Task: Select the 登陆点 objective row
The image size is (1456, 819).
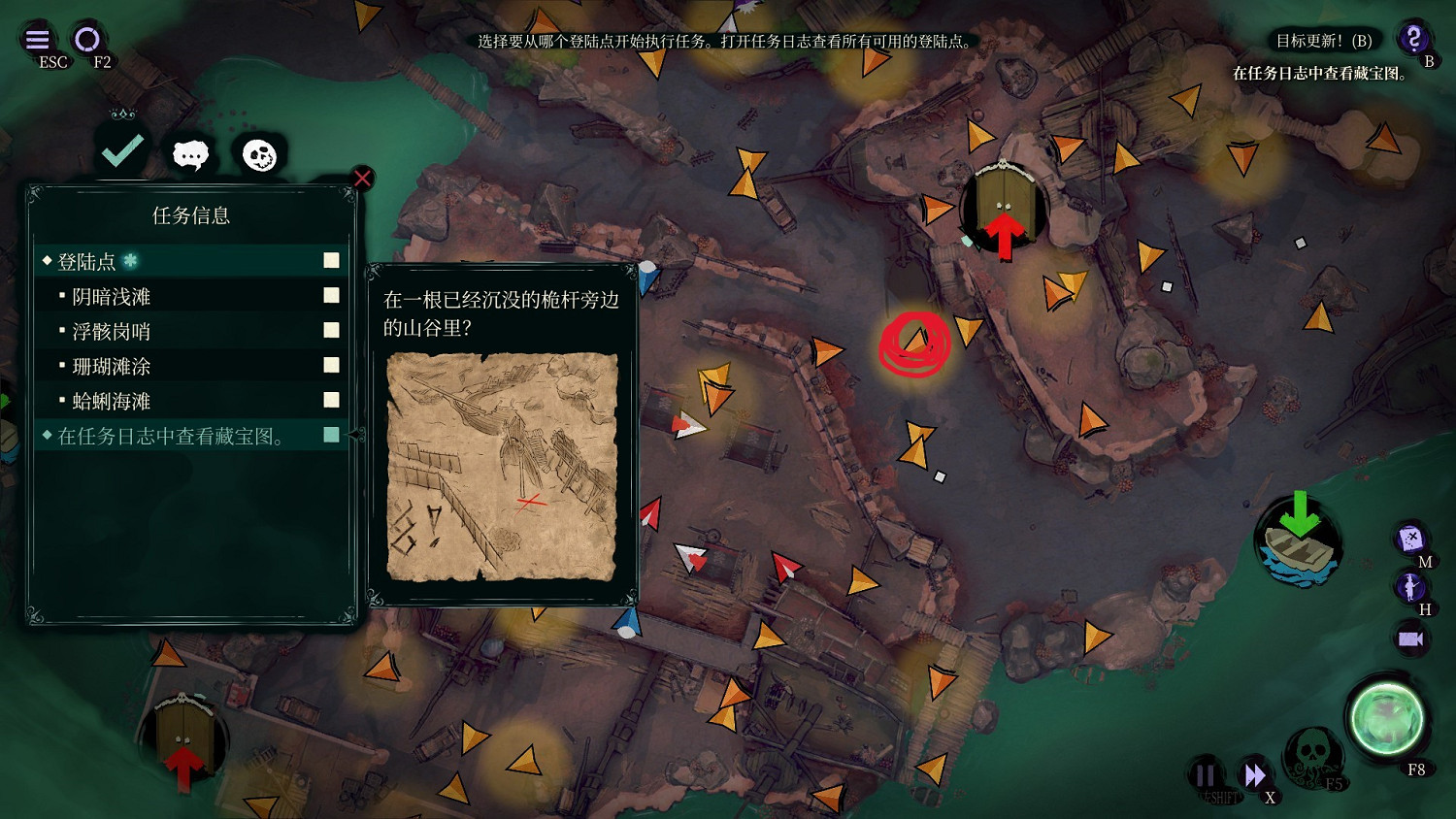Action: 190,261
